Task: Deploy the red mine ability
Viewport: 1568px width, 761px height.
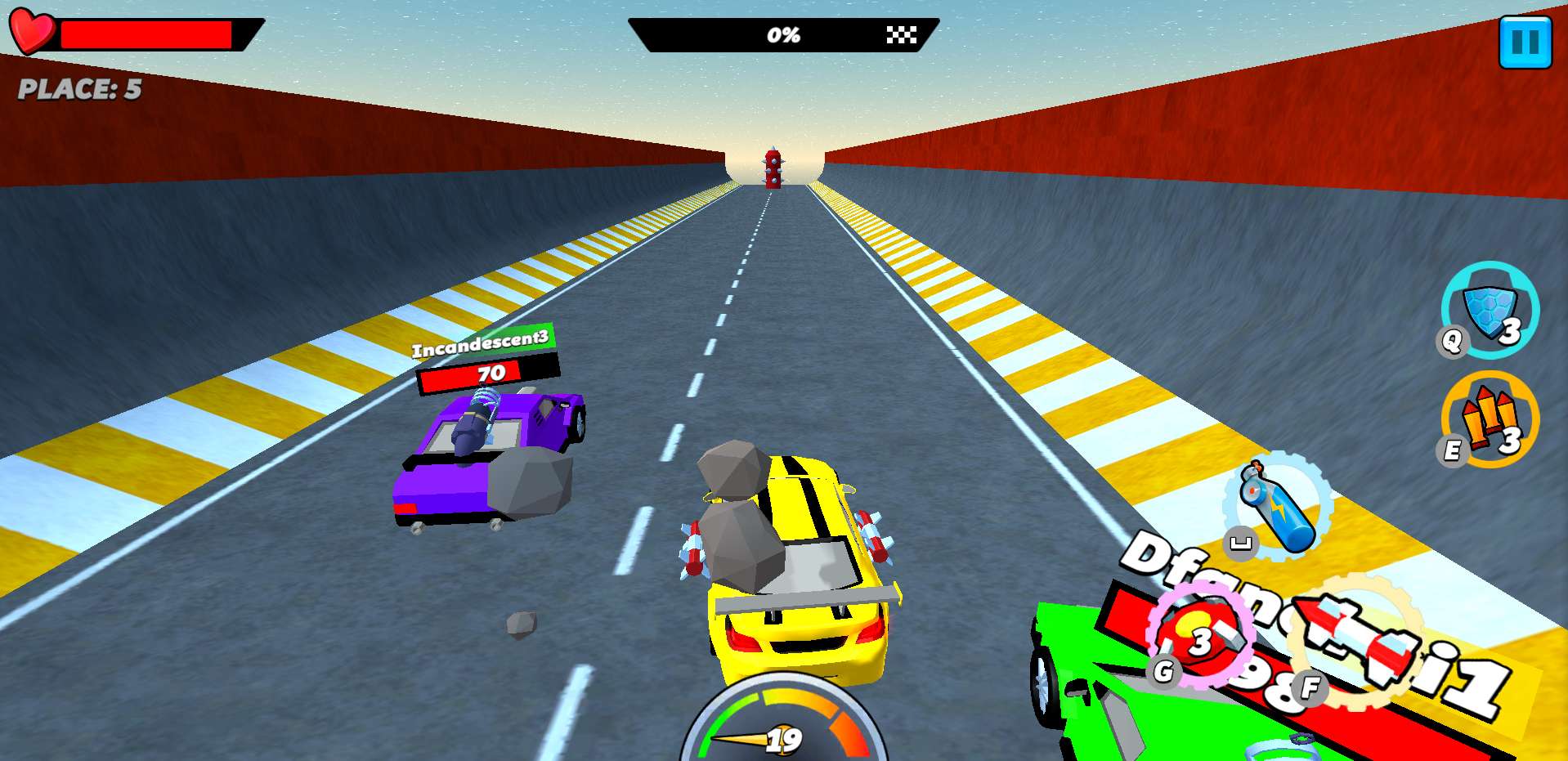Action: (1200, 634)
